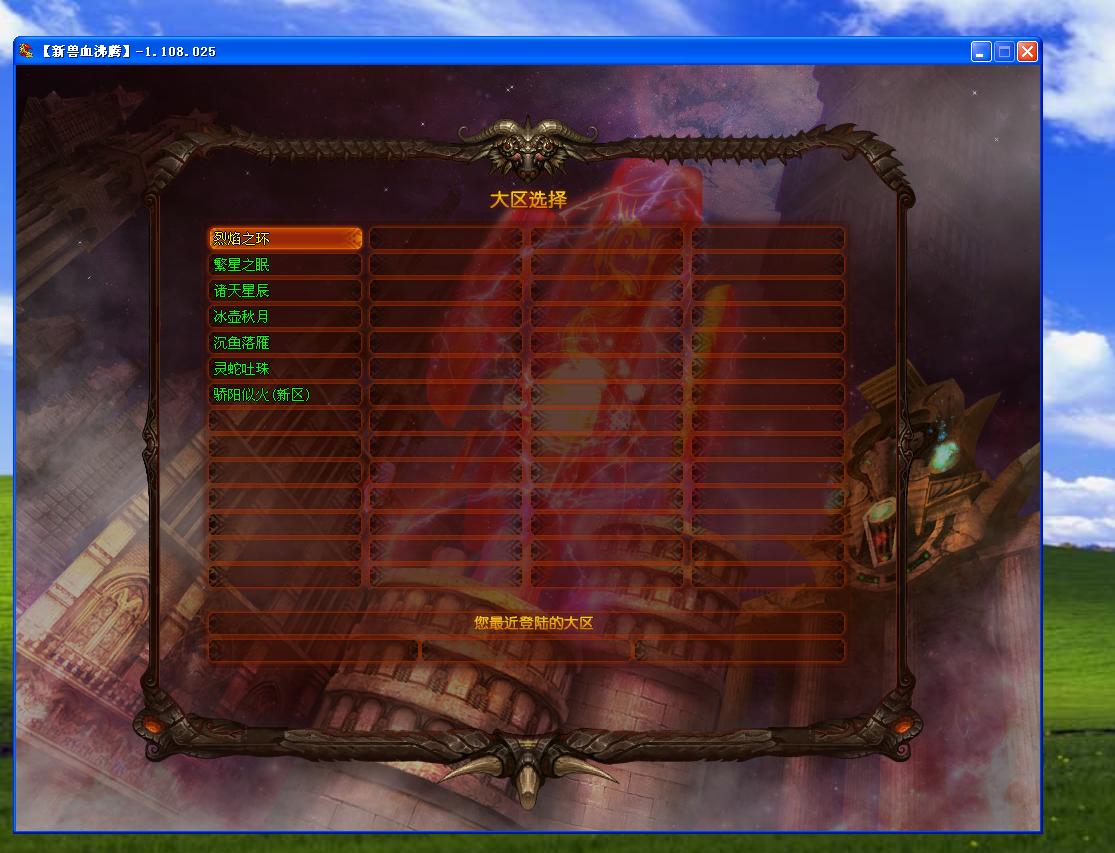Screen dimensions: 1115x853
Task: Choose the 繁星之眼 region entry
Action: pos(285,264)
